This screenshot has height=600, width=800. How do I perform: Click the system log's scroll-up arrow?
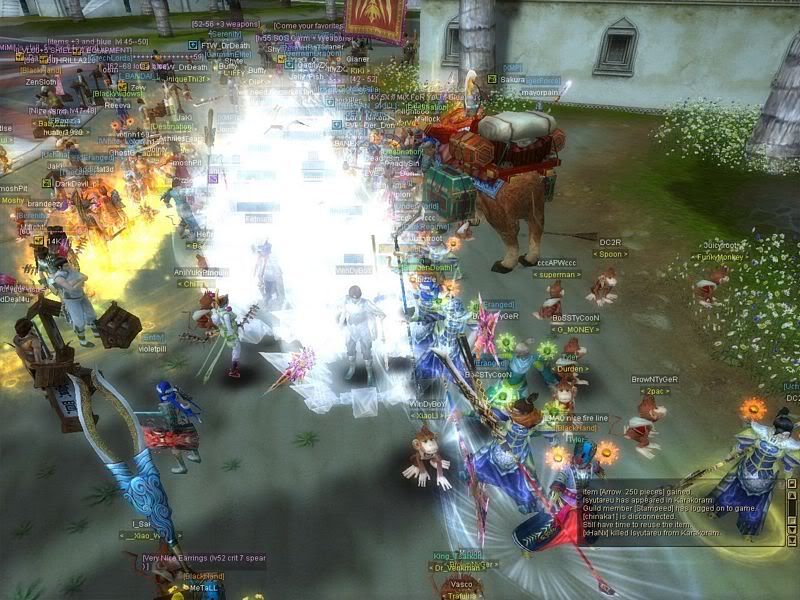tap(792, 496)
